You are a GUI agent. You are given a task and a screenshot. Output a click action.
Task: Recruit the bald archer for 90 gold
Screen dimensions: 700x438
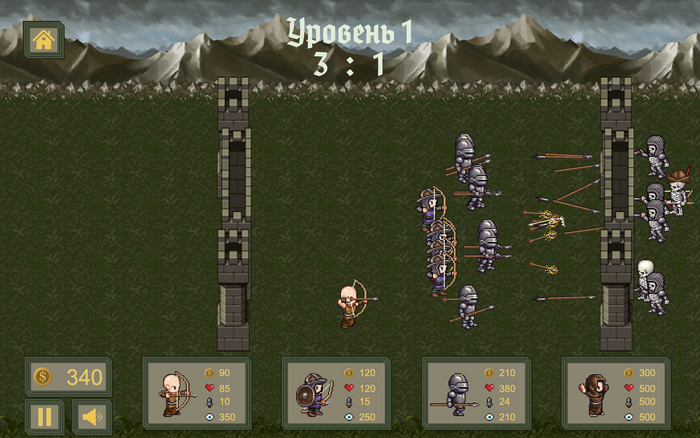(197, 393)
